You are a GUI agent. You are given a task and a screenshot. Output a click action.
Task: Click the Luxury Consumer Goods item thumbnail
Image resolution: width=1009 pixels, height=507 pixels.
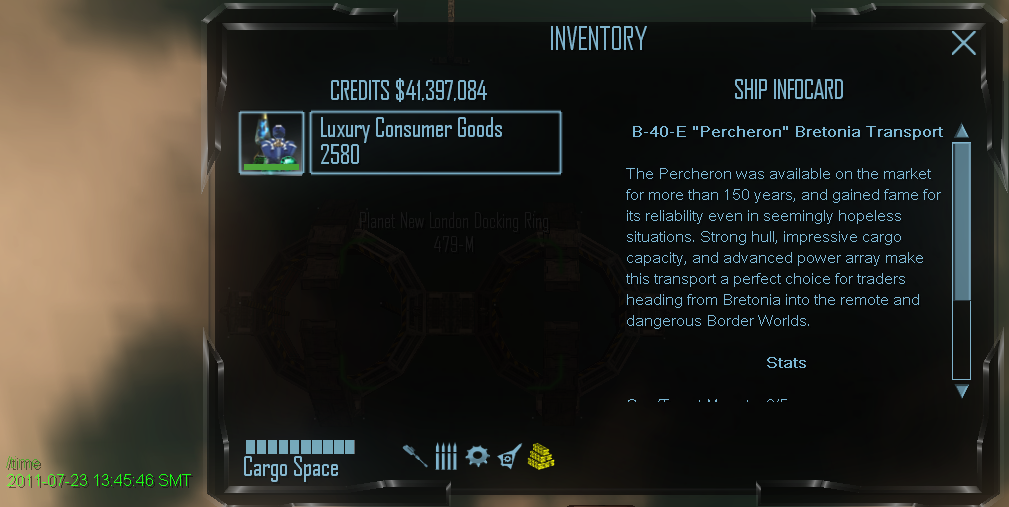point(272,143)
